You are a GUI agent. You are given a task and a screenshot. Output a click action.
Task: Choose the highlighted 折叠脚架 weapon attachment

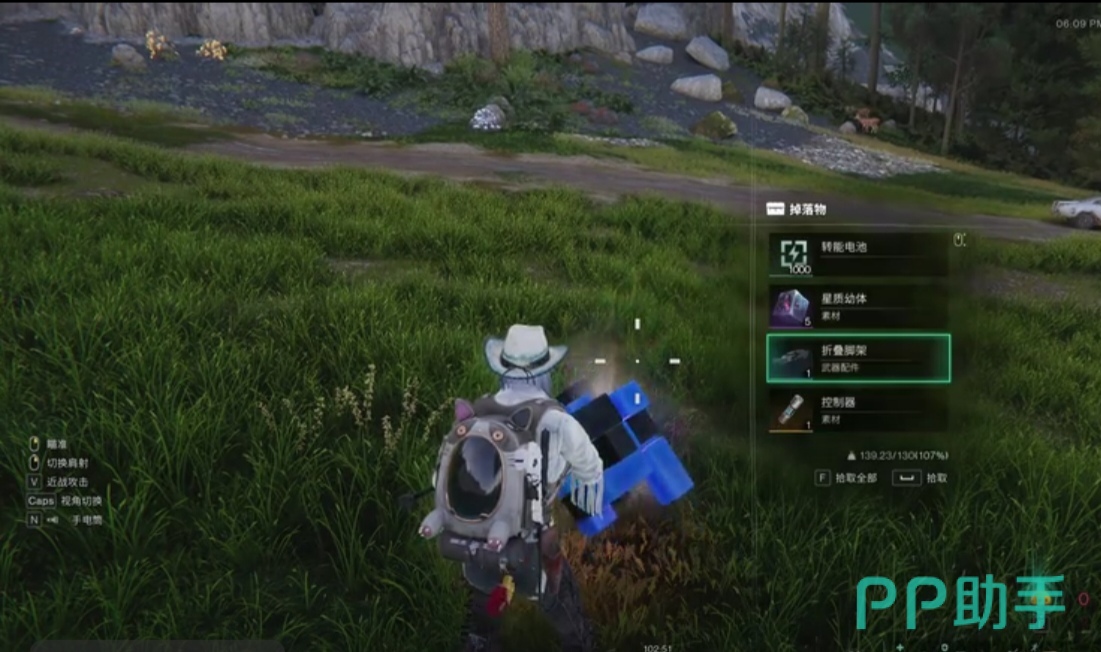[857, 358]
